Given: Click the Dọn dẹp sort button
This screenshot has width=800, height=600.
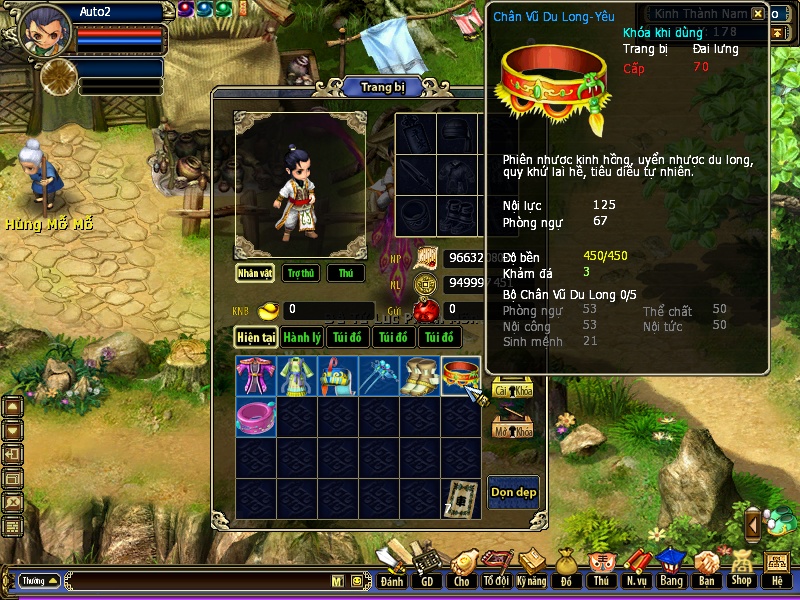Looking at the screenshot, I should coord(513,492).
